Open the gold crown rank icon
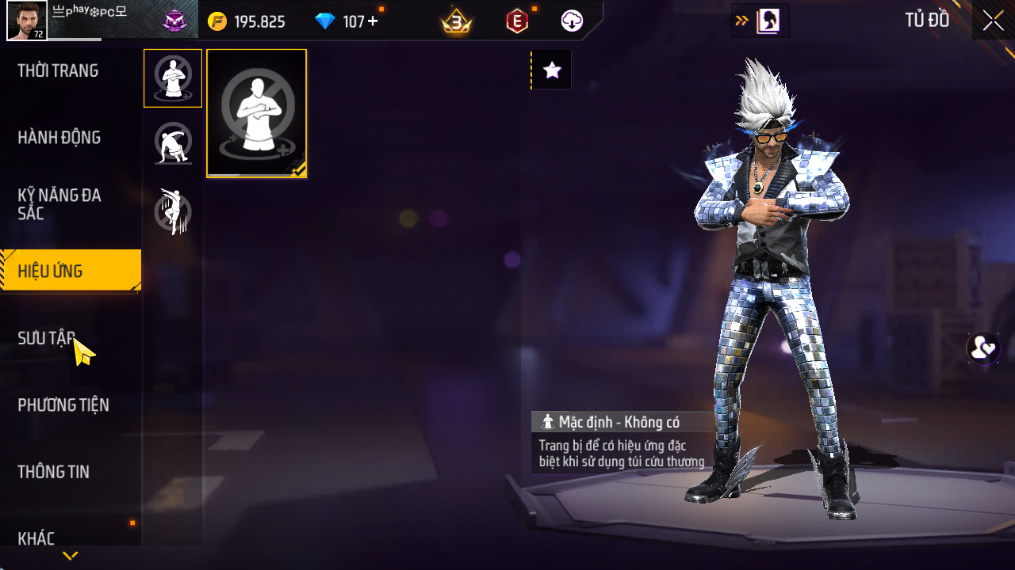 457,21
